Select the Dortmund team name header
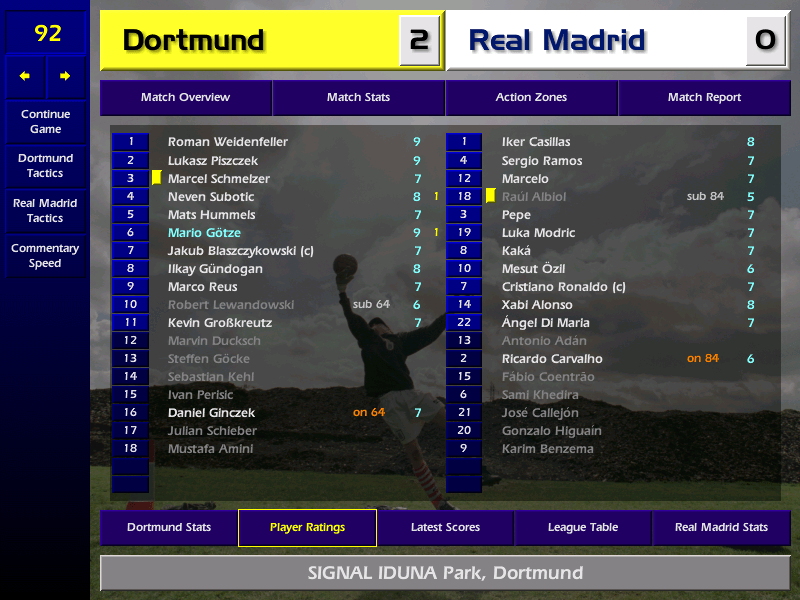800x600 pixels. coord(250,41)
